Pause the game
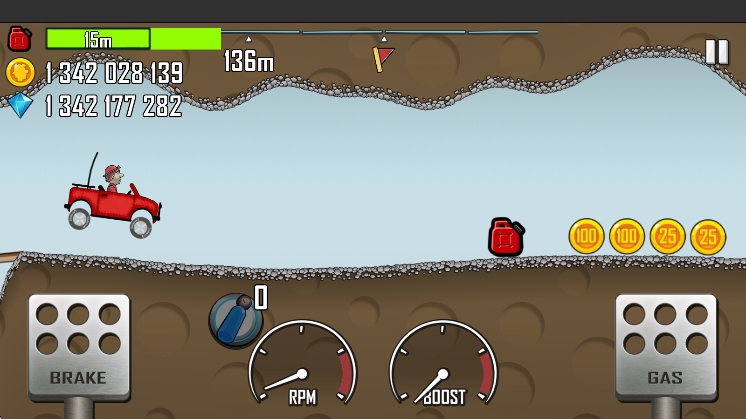The image size is (746, 419). tap(716, 52)
